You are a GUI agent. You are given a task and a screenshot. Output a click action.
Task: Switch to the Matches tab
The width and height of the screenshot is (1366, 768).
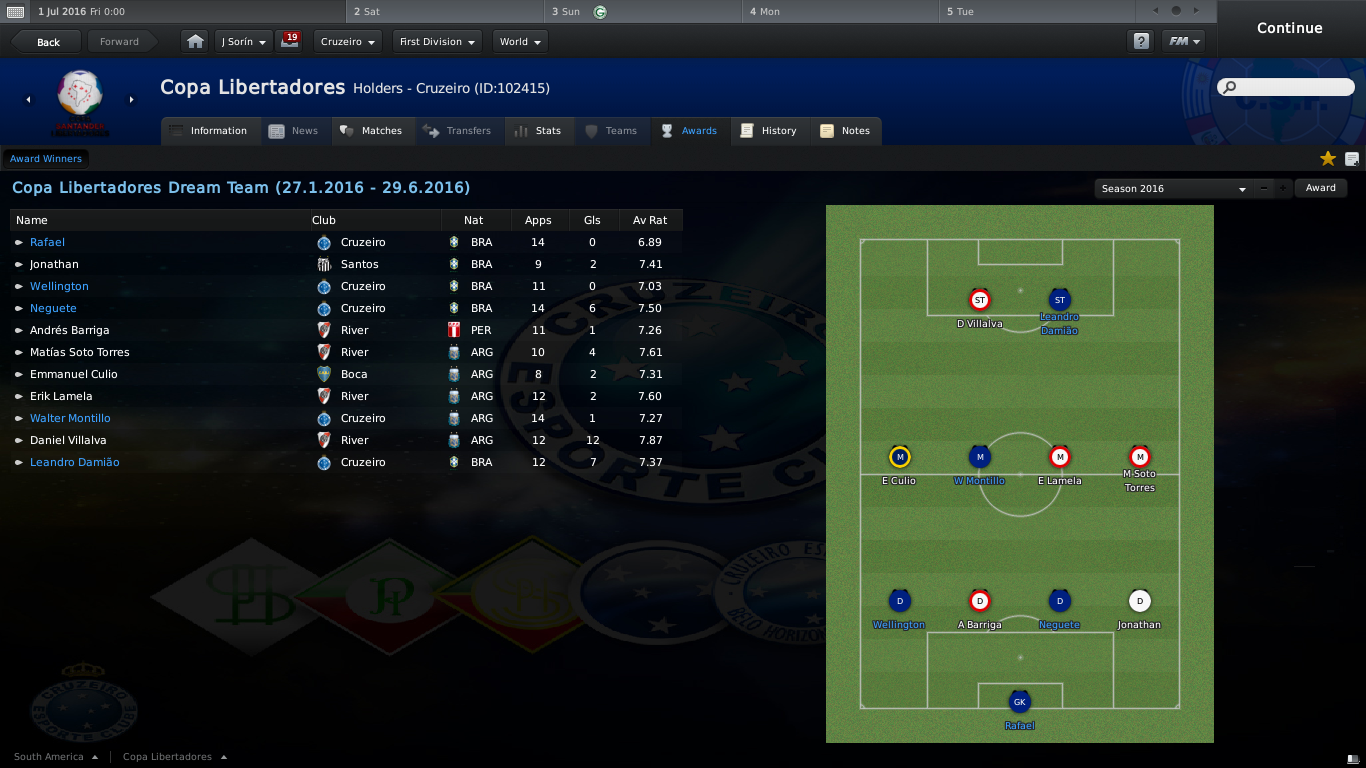[x=371, y=131]
